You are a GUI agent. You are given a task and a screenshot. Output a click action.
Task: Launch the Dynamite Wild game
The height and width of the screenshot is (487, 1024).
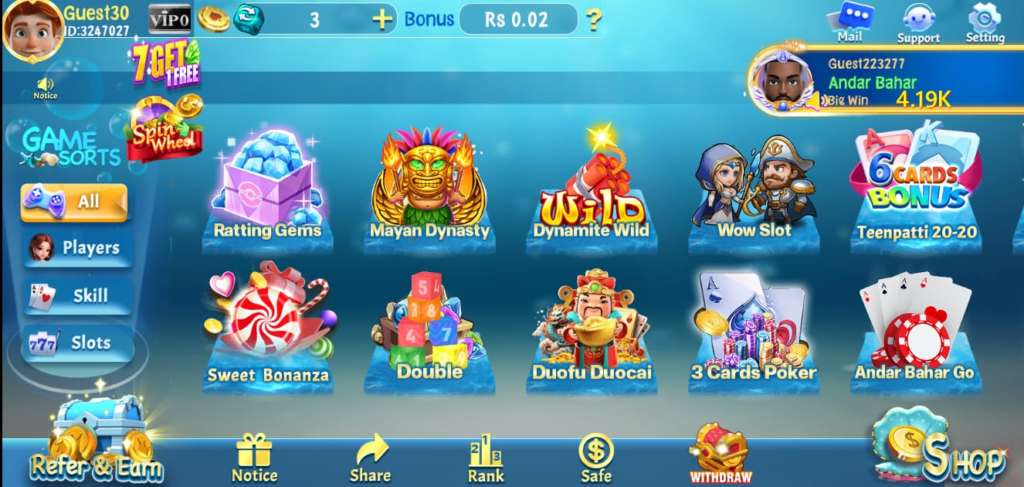coord(590,190)
